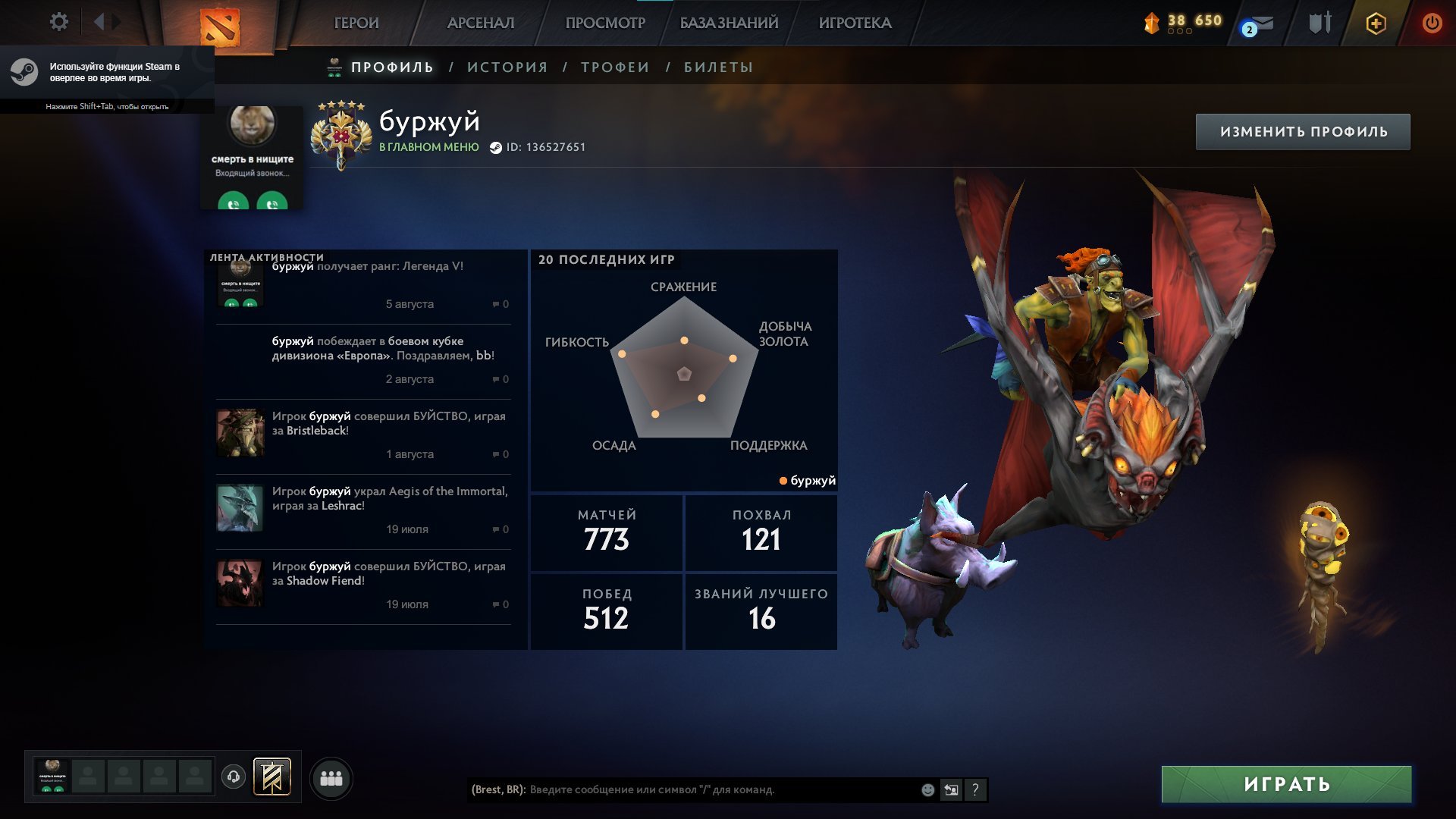Click the share-screenshot icon near the chat
Image resolution: width=1456 pixels, height=819 pixels.
(952, 790)
